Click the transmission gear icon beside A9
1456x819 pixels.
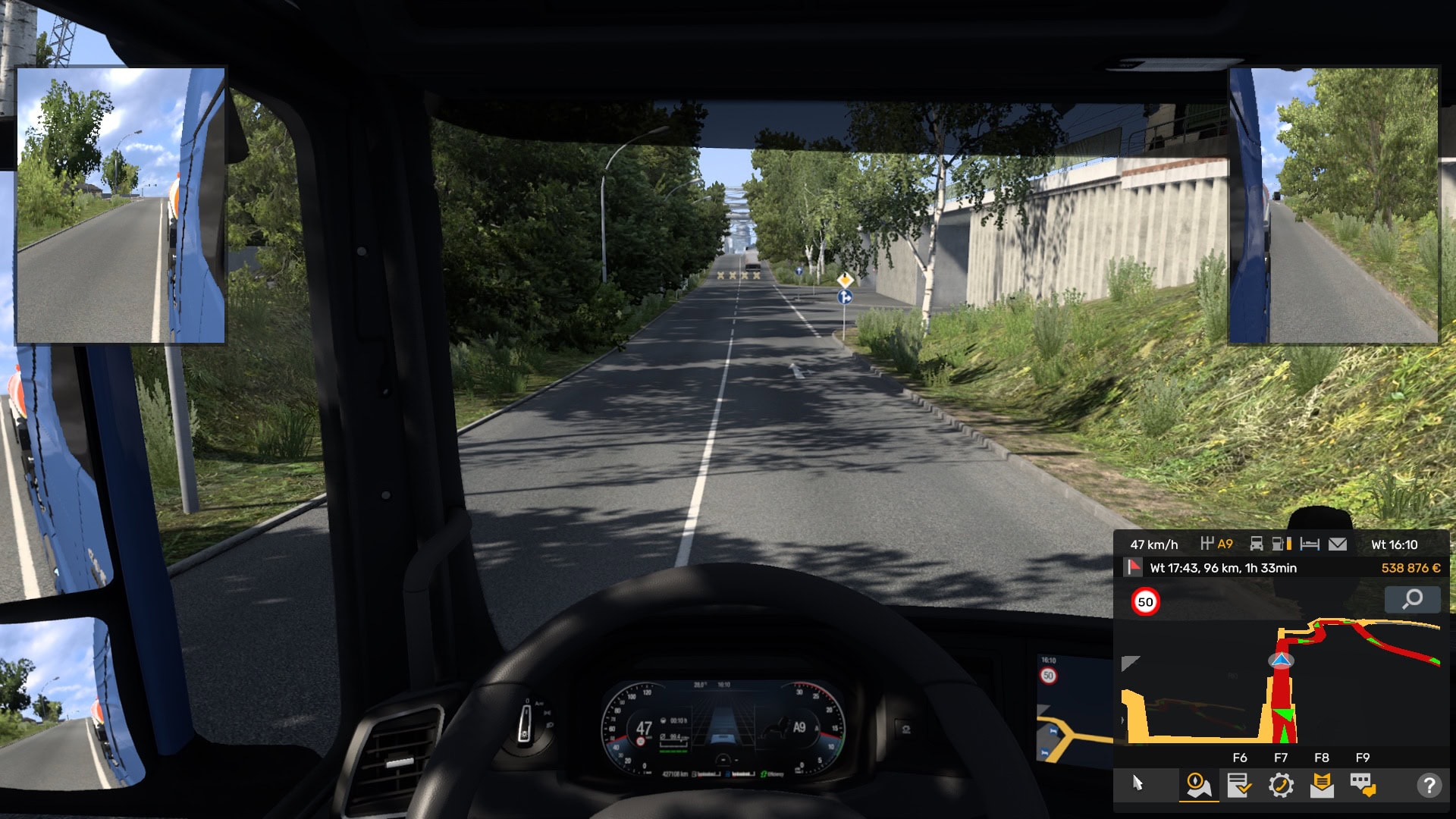tap(1207, 544)
